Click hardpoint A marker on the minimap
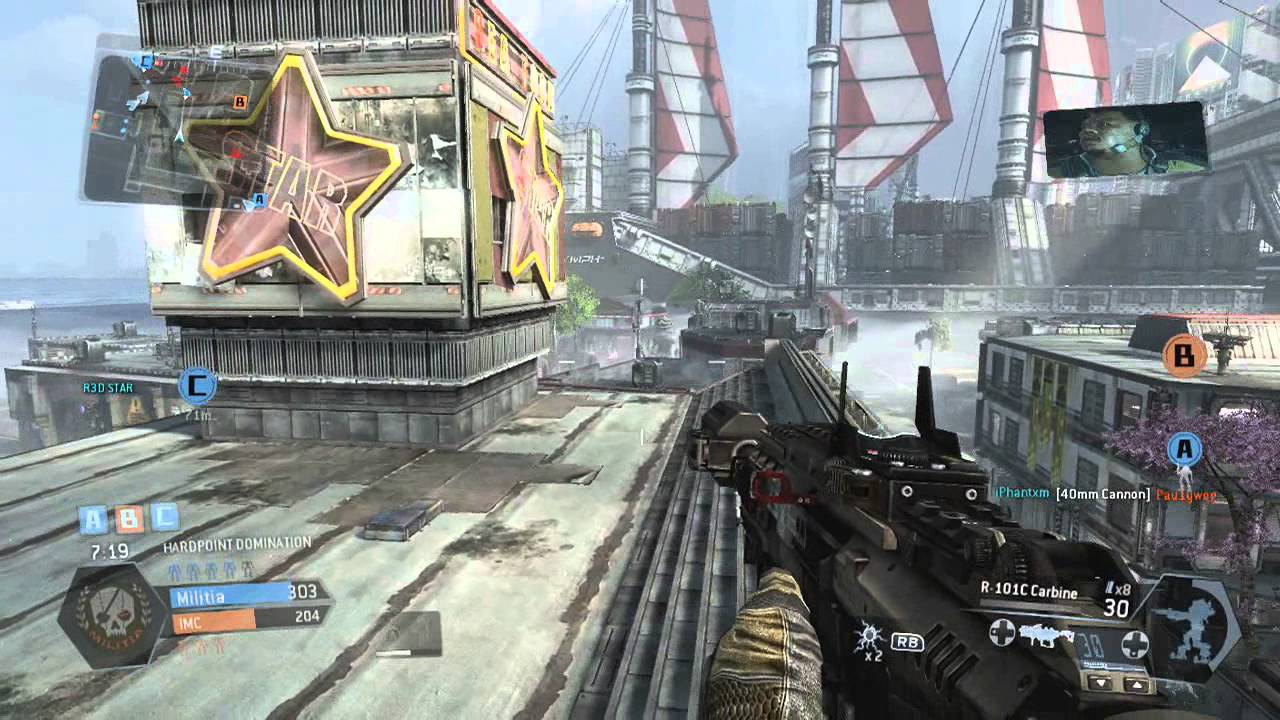 coord(259,200)
